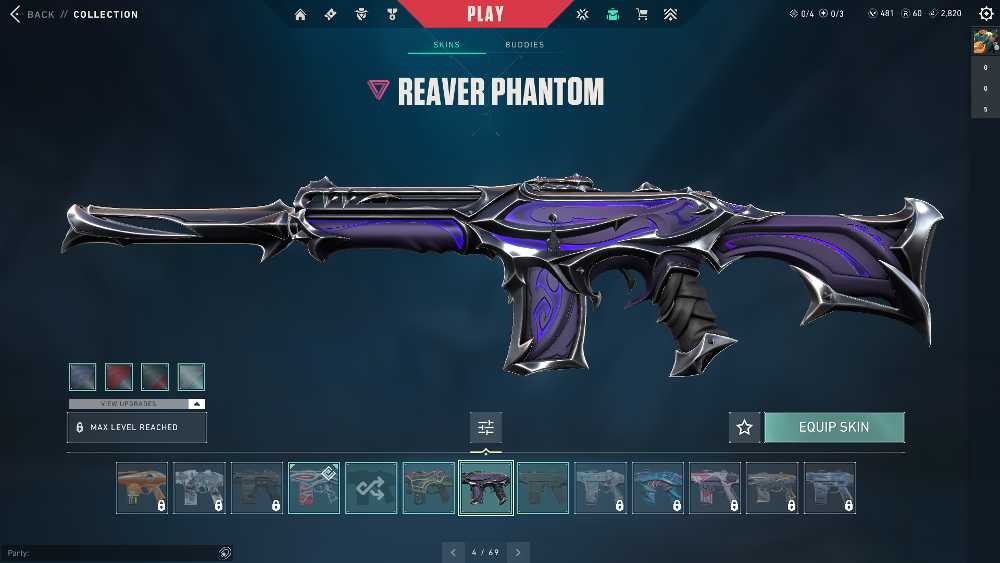Open the settings gear icon
1000x563 pixels.
point(986,14)
